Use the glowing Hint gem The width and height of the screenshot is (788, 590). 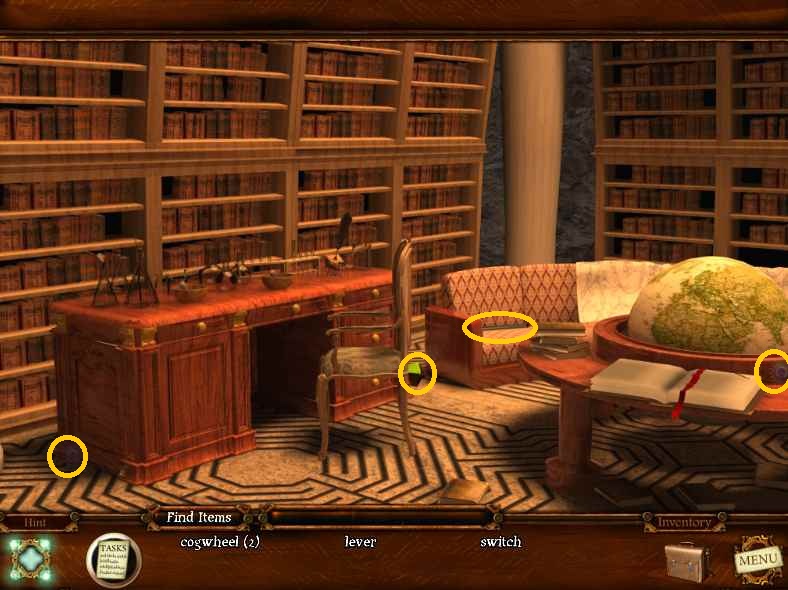(x=31, y=558)
